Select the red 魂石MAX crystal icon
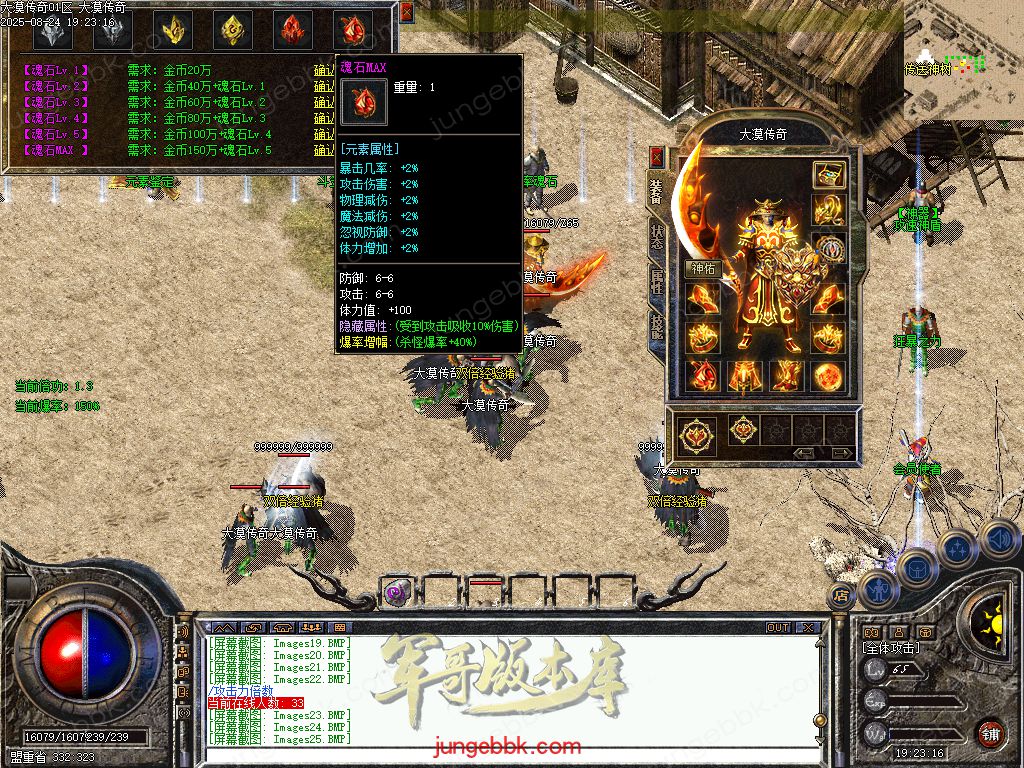1024x768 pixels. point(352,30)
